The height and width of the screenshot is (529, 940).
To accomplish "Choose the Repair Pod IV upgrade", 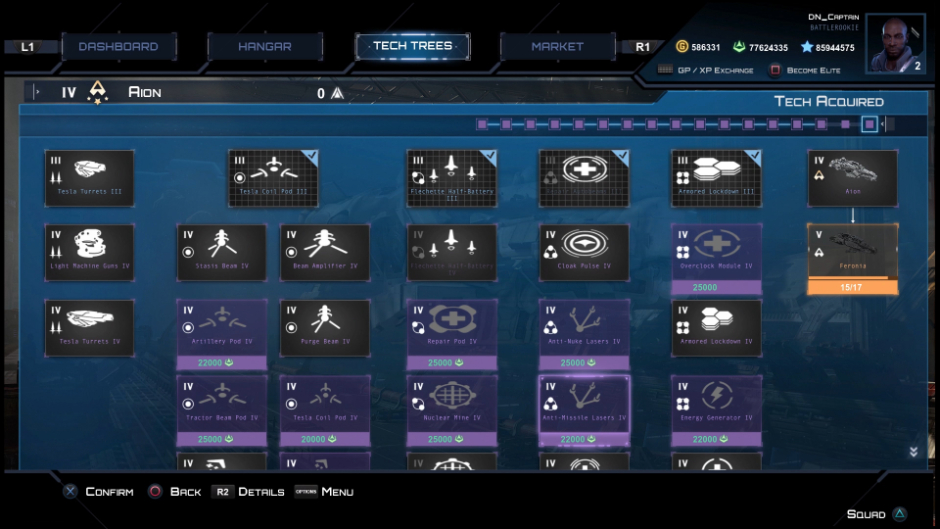I will tap(452, 333).
